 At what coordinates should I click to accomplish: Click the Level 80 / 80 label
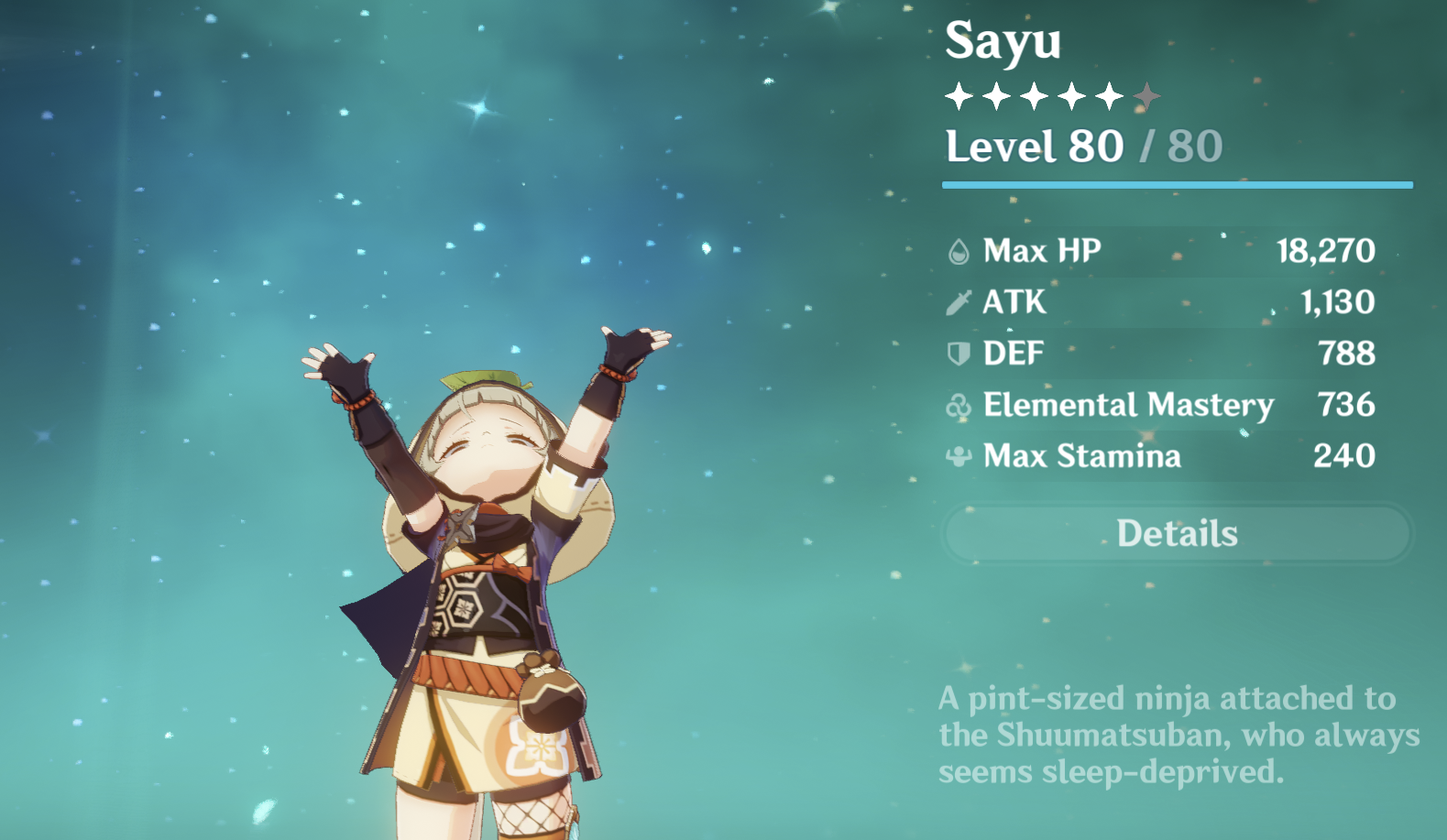pos(1083,145)
